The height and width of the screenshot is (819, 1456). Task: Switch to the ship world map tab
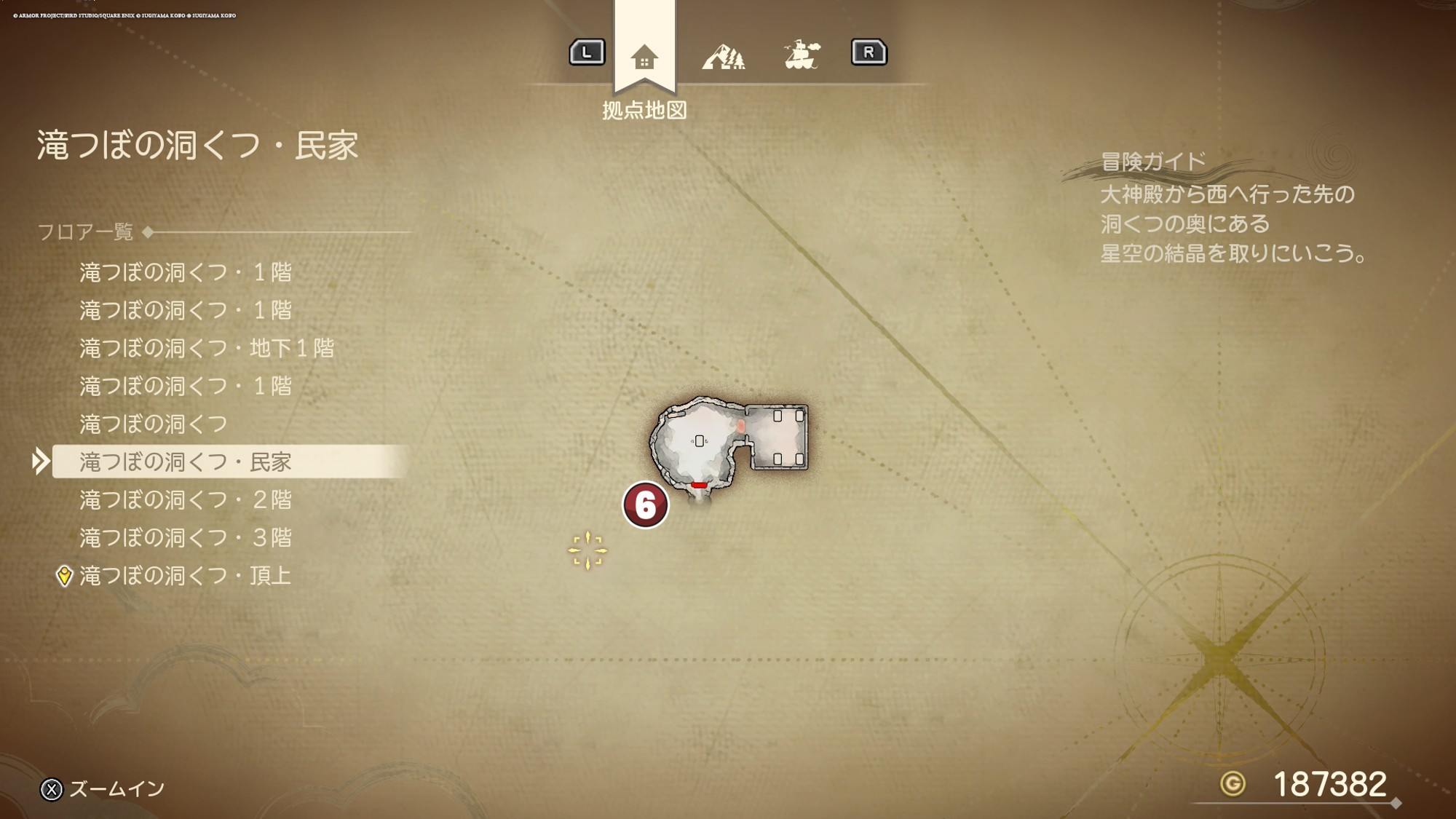(802, 55)
